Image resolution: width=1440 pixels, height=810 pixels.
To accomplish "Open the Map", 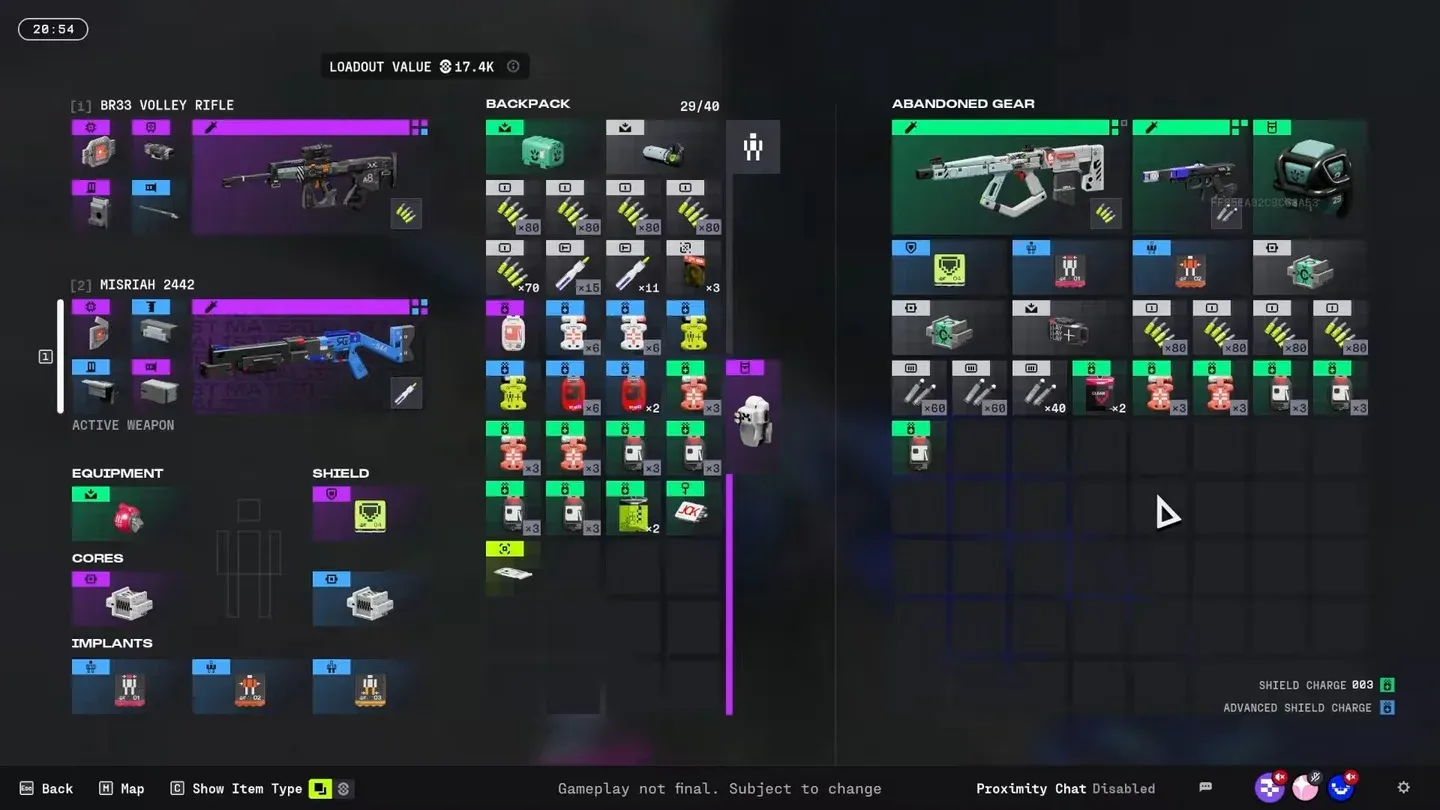I will 121,788.
